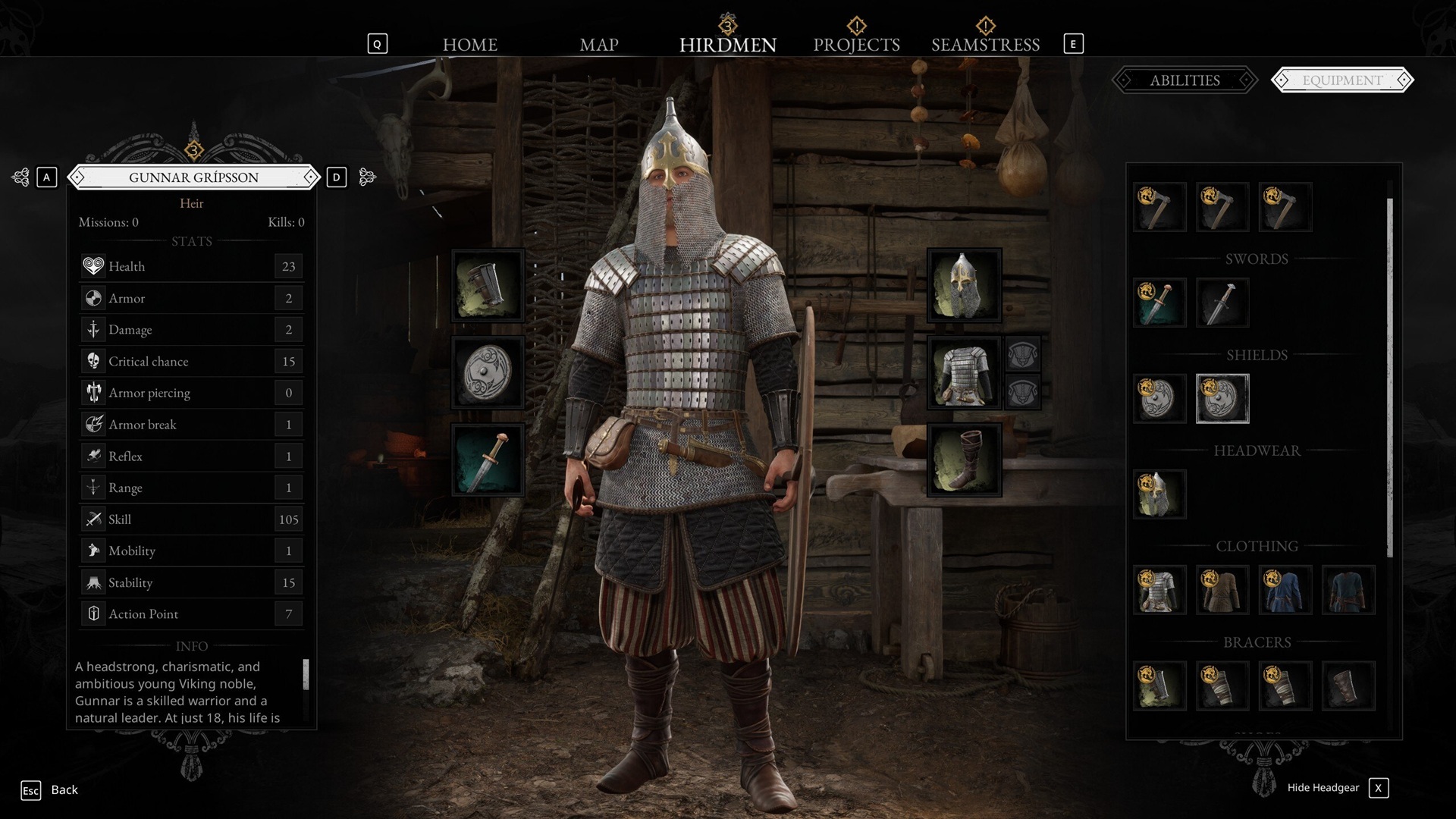Select the equipped lamellar armor slot

(x=964, y=373)
